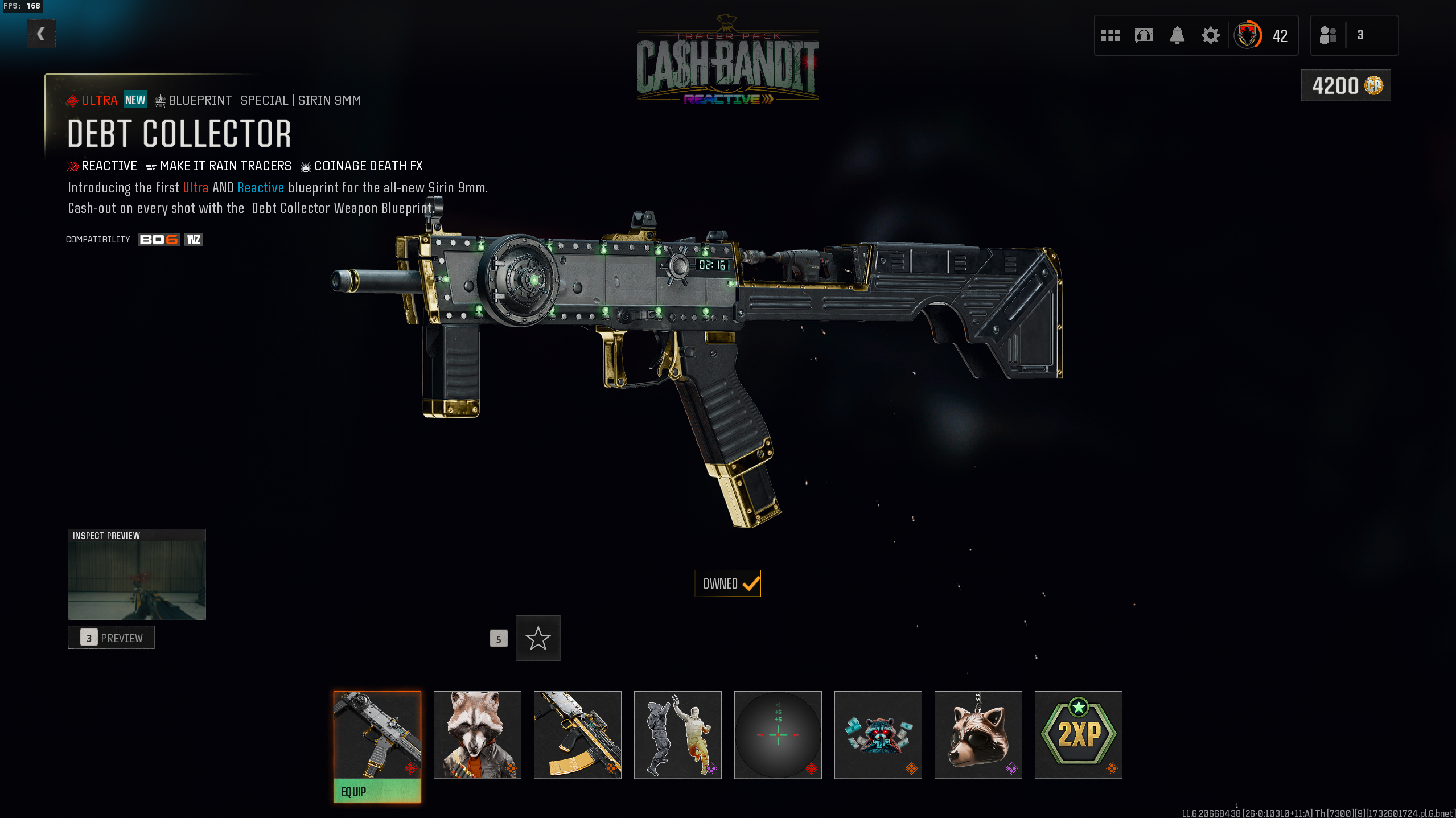The image size is (1456, 818).
Task: Open notifications with the bell icon
Action: pos(1177,35)
